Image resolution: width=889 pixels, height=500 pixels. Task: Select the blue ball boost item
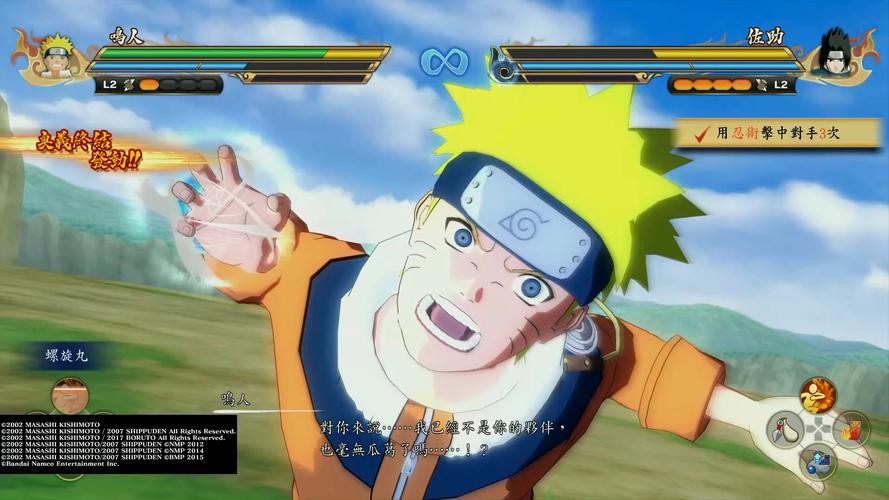pos(818,461)
